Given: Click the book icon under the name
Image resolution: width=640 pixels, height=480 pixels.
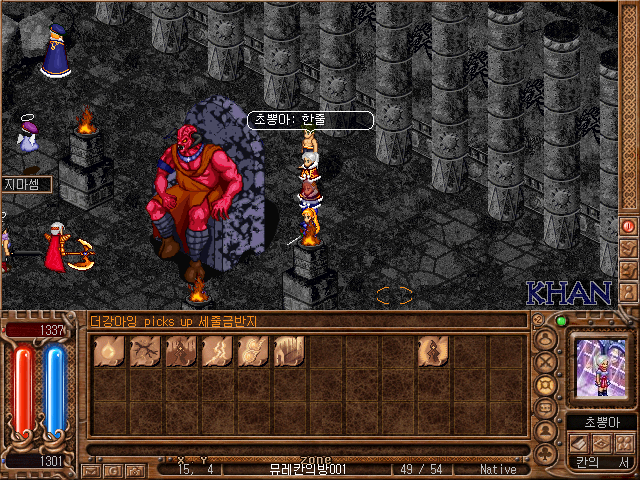Looking at the screenshot, I should coord(579,442).
